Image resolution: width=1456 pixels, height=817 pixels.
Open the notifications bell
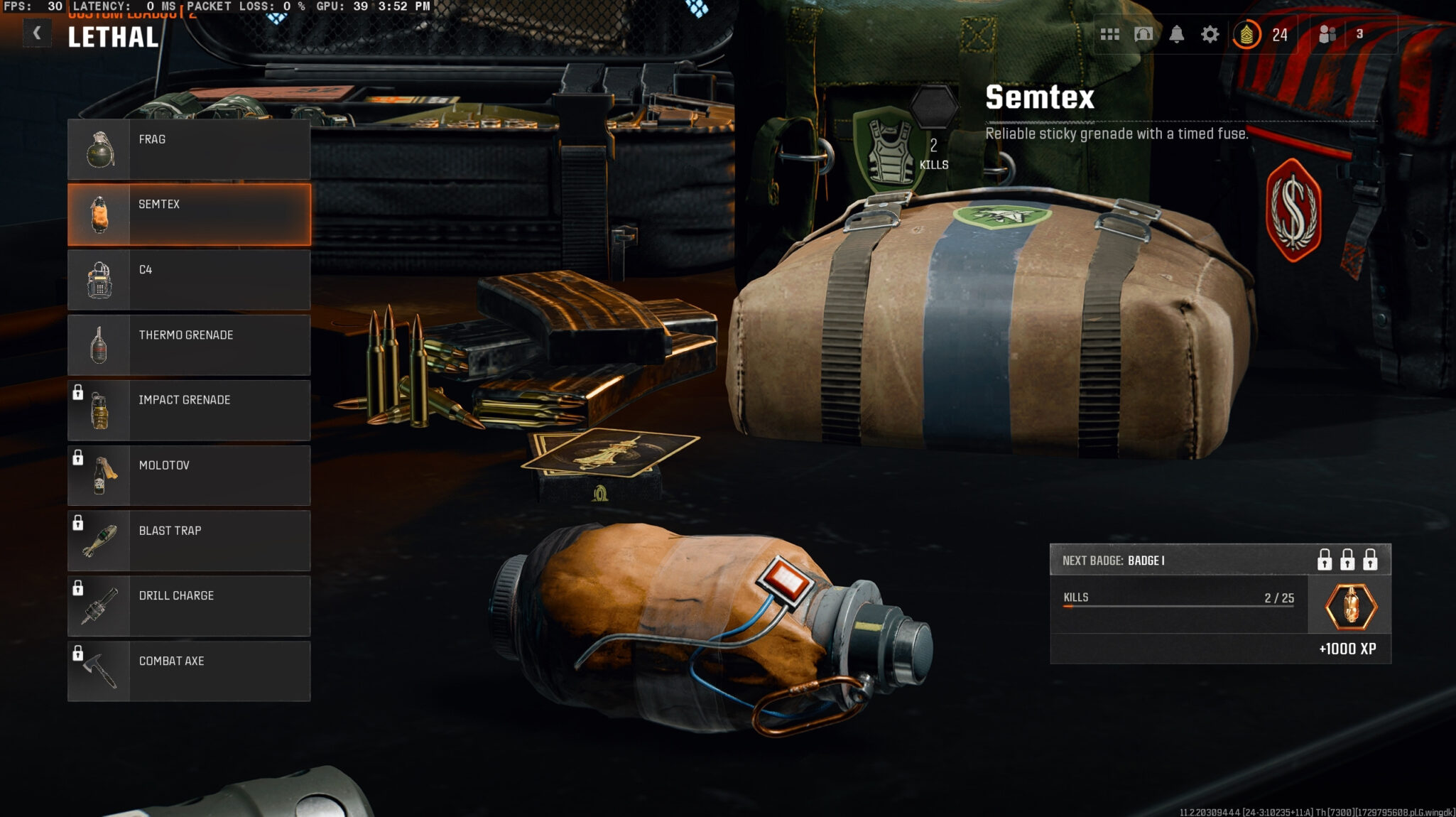pyautogui.click(x=1177, y=34)
